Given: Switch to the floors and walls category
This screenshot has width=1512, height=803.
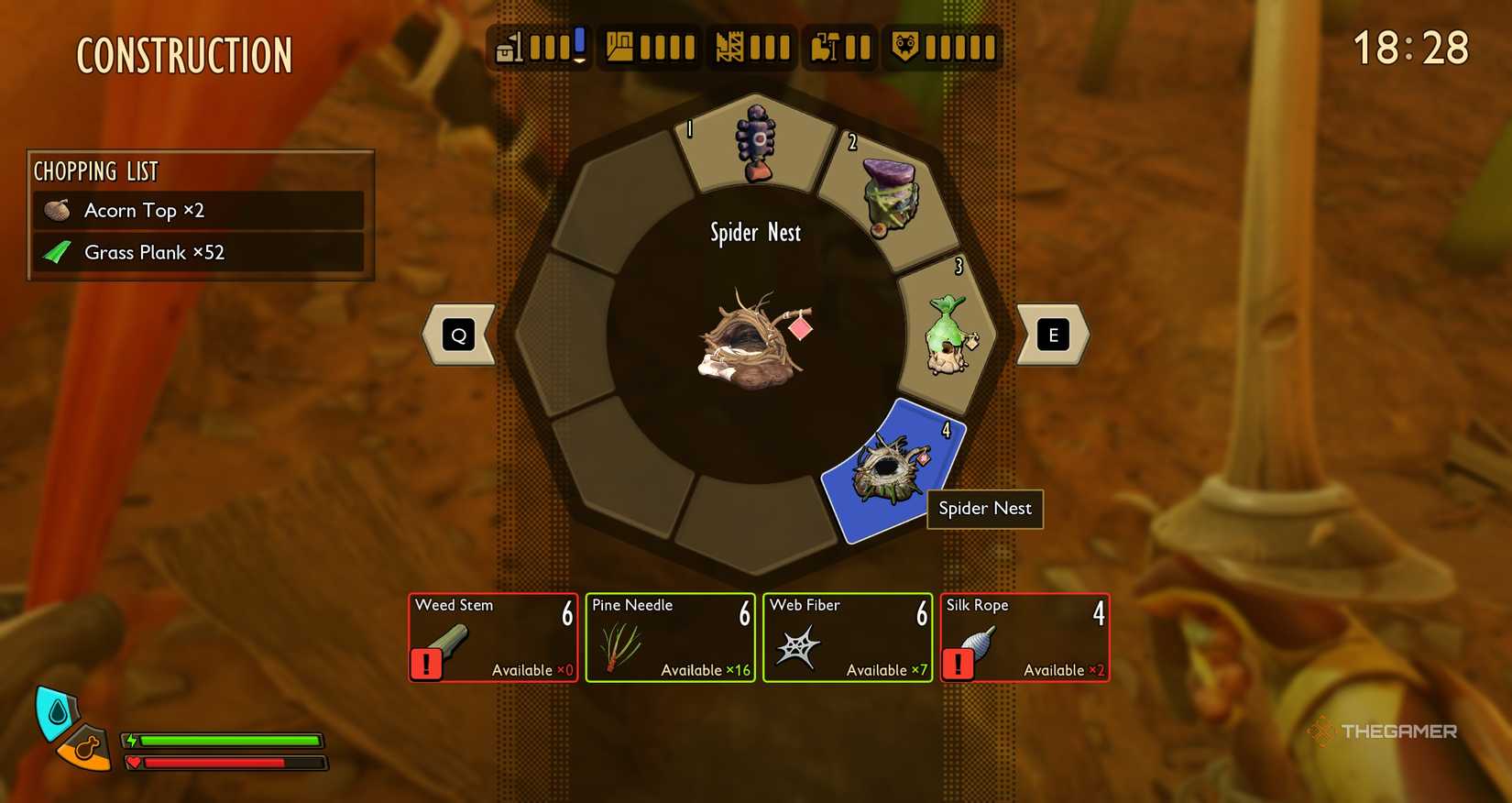Looking at the screenshot, I should (x=650, y=47).
